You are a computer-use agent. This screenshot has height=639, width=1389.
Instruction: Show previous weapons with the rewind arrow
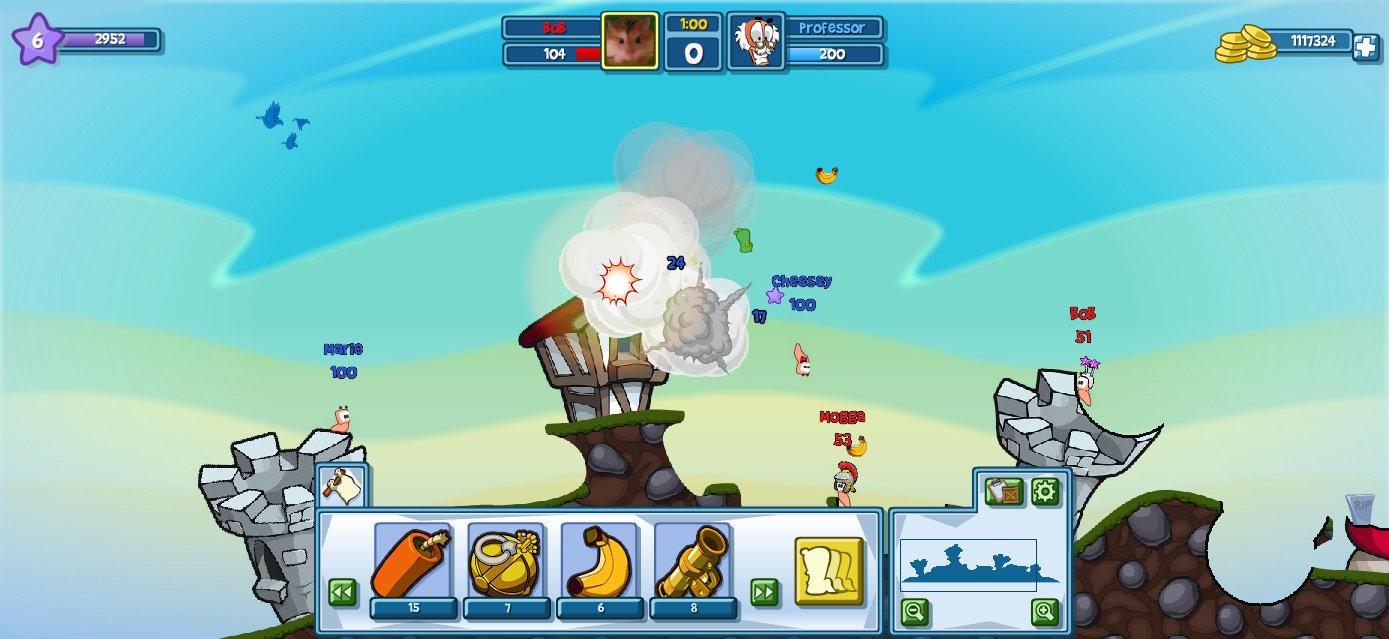342,592
